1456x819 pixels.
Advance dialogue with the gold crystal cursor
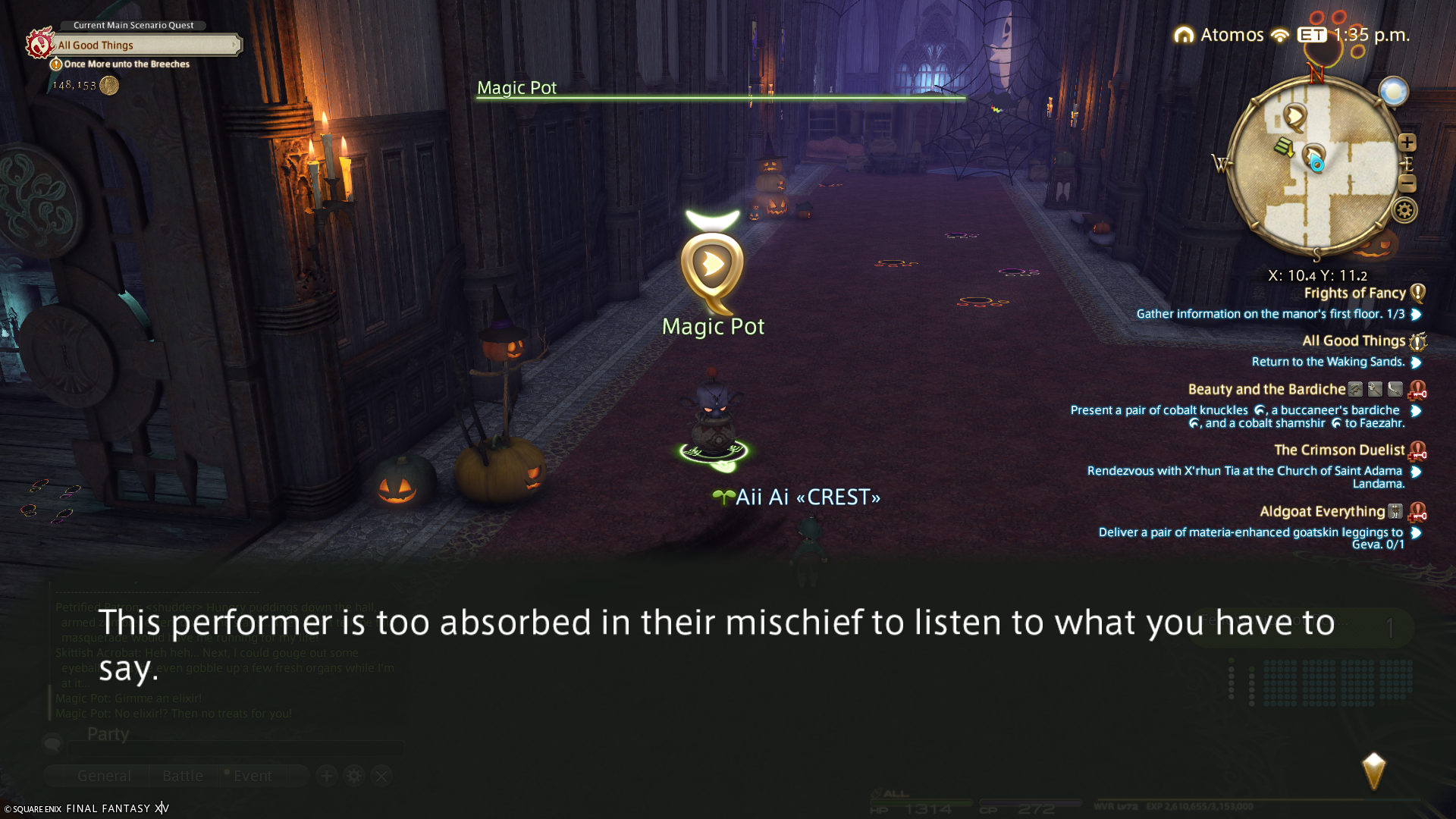[x=1373, y=771]
